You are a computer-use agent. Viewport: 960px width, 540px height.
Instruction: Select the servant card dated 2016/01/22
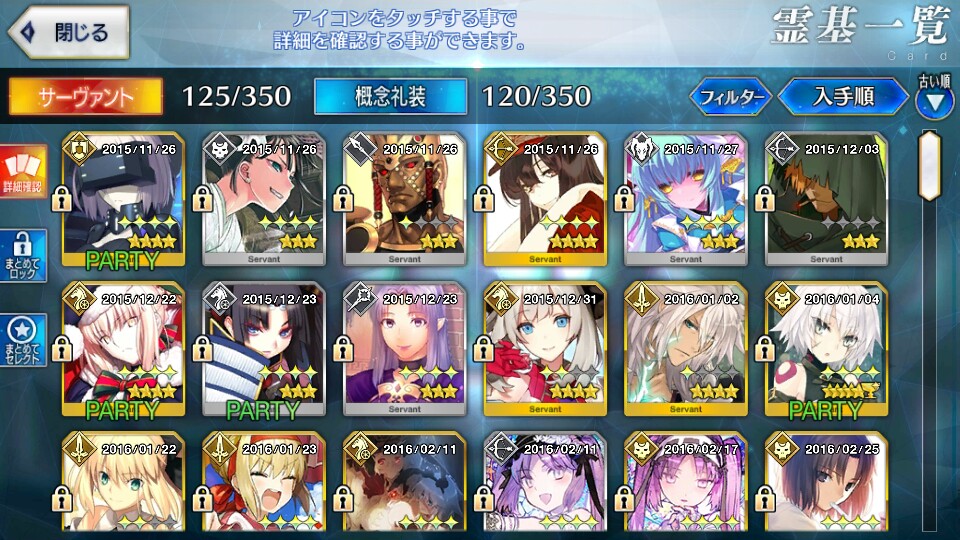click(122, 485)
